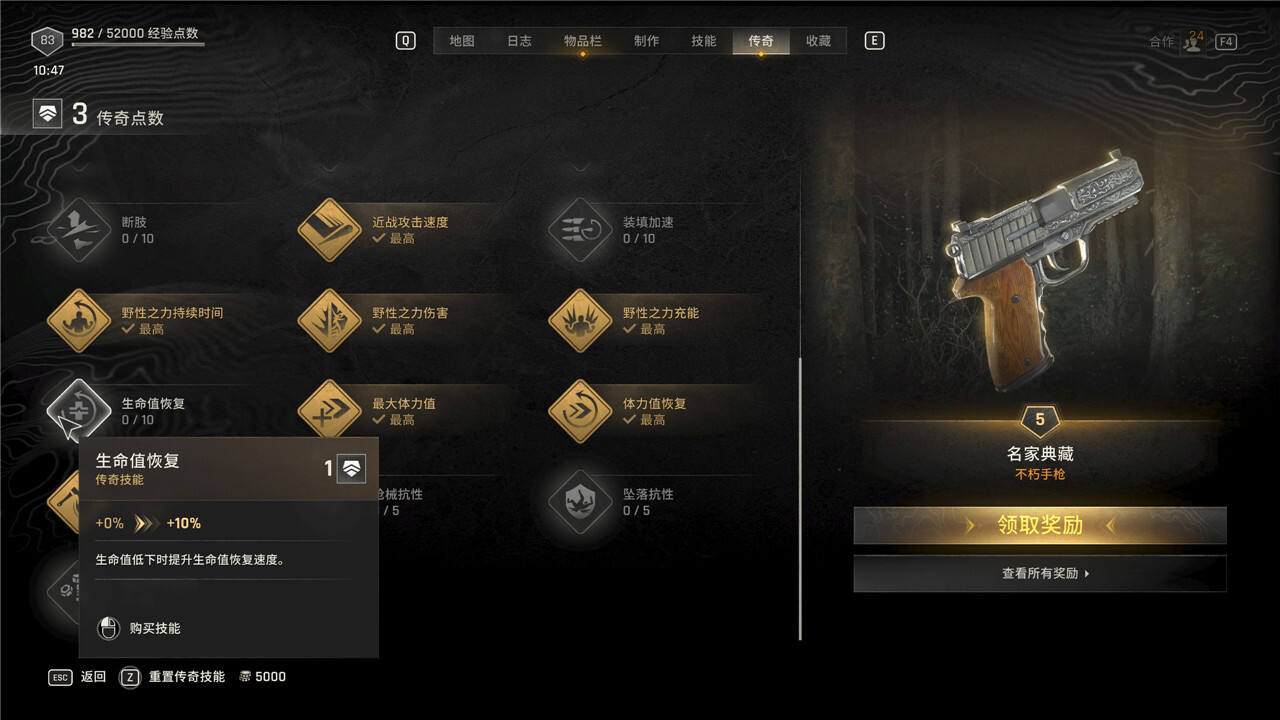The height and width of the screenshot is (720, 1280).
Task: Pick the 野性之力持续时间 skill
Action: pos(78,321)
